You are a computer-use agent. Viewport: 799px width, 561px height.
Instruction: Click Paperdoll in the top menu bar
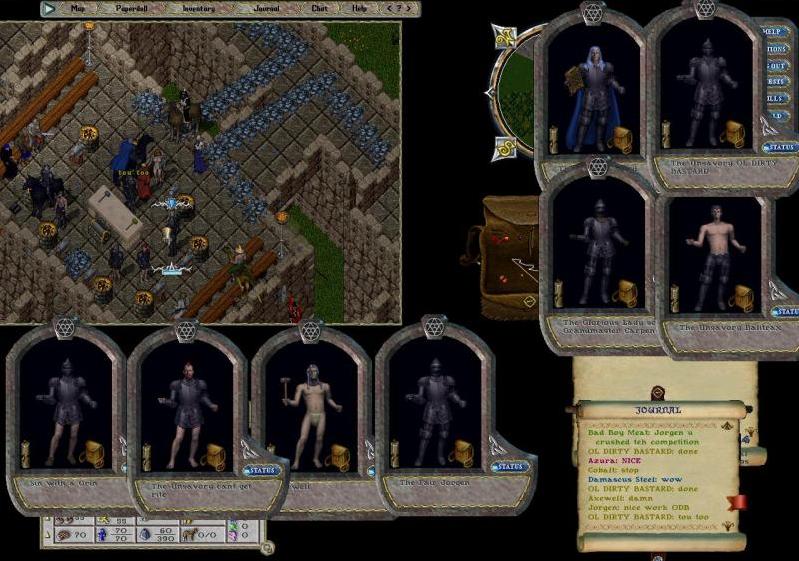pyautogui.click(x=133, y=8)
